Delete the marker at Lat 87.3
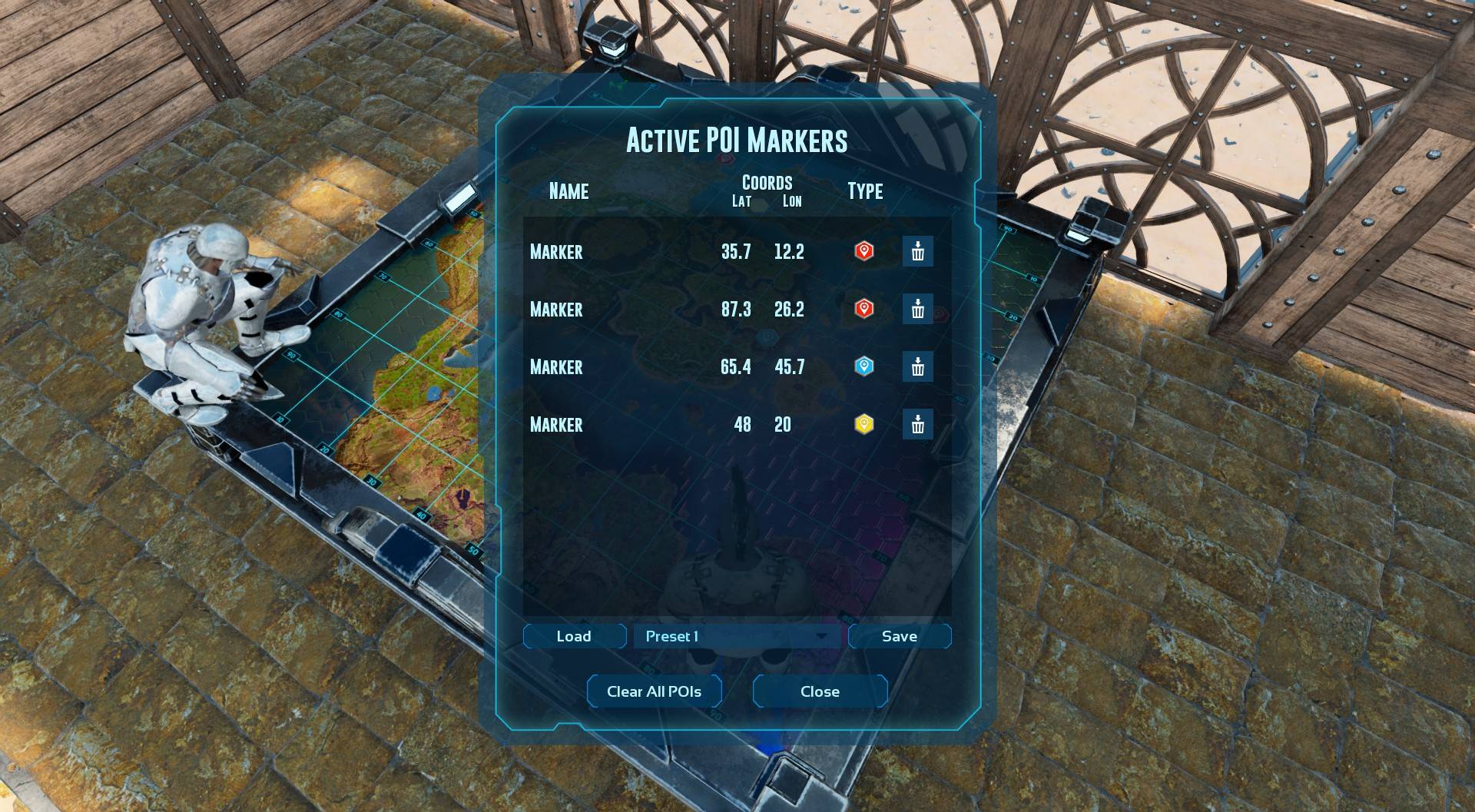 [x=917, y=310]
